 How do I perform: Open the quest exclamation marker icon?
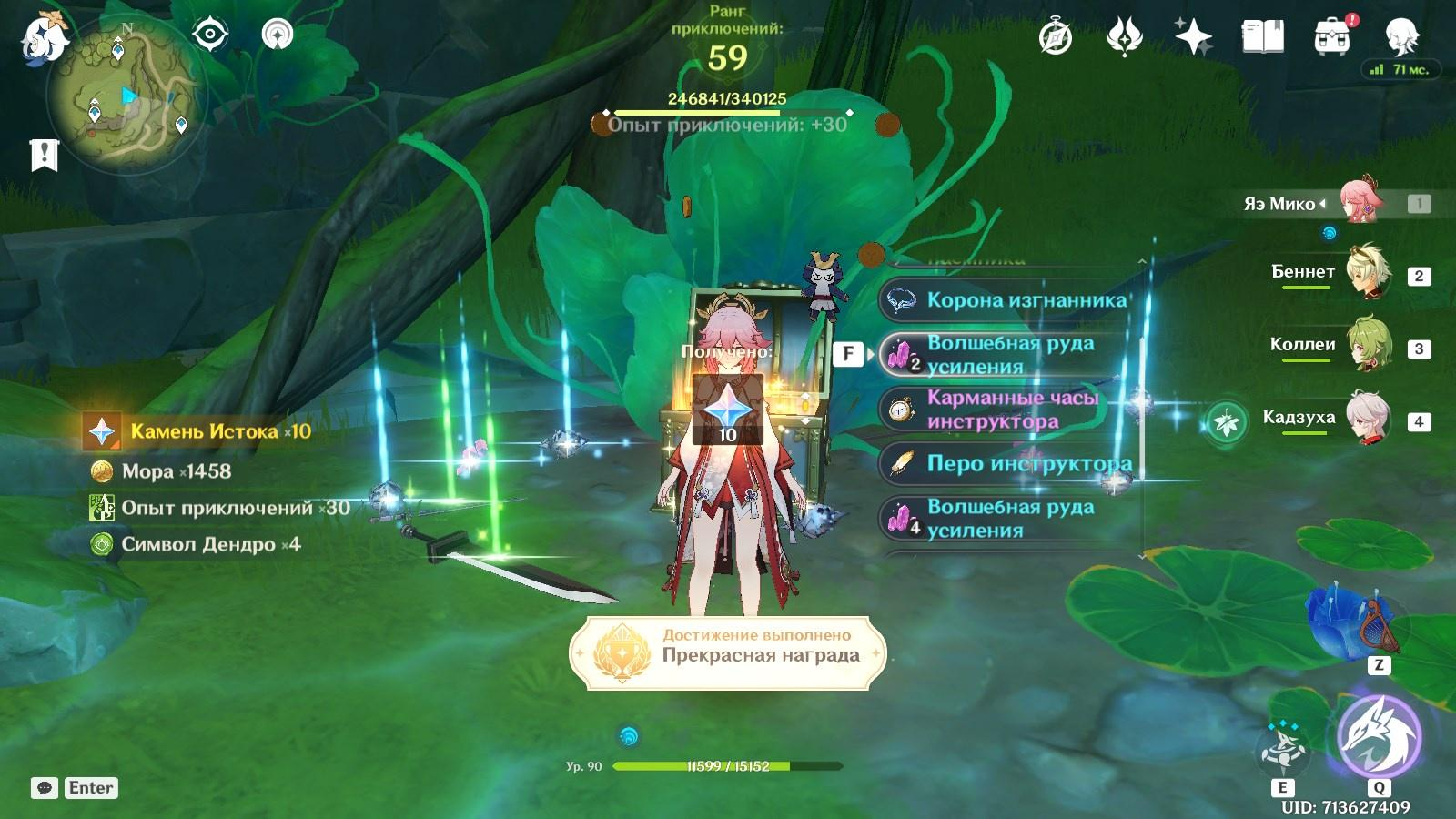(x=44, y=156)
